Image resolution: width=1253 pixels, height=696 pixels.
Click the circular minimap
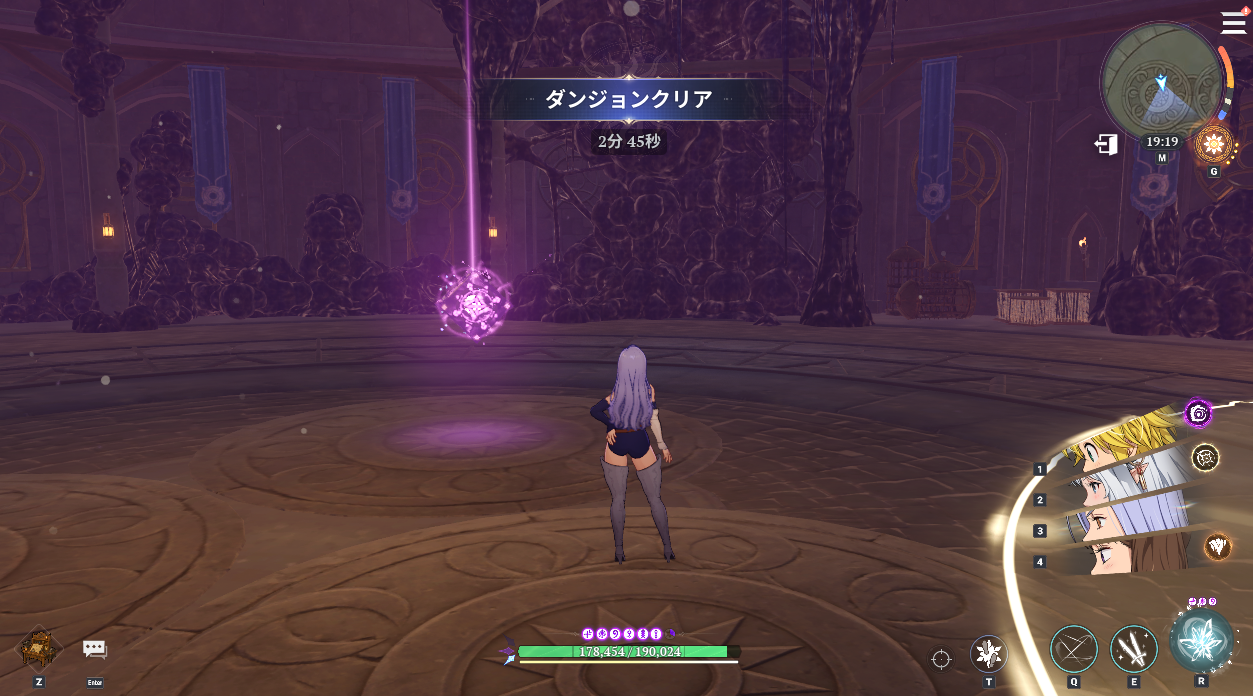pyautogui.click(x=1160, y=82)
